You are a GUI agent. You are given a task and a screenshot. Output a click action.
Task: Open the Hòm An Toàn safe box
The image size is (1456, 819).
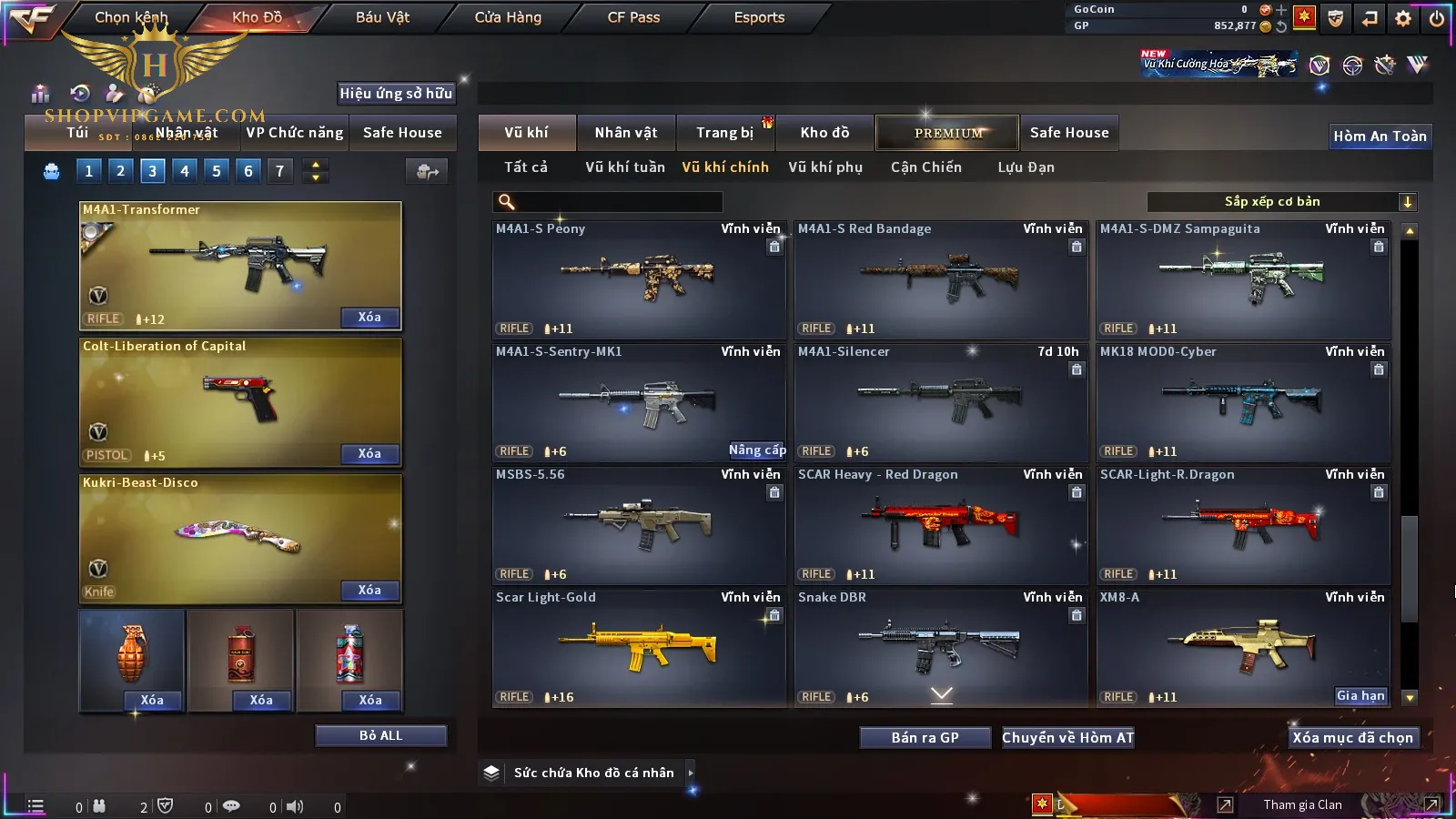1380,136
